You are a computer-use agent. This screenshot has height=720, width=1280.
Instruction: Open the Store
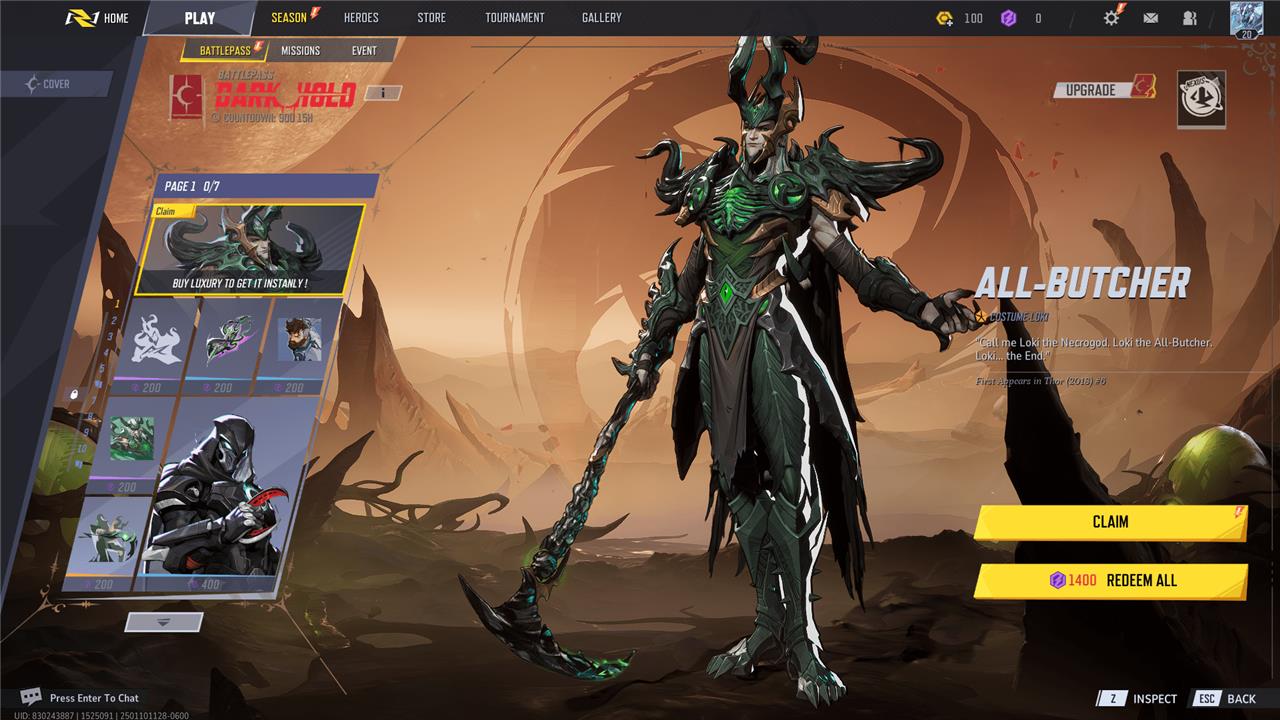(431, 18)
